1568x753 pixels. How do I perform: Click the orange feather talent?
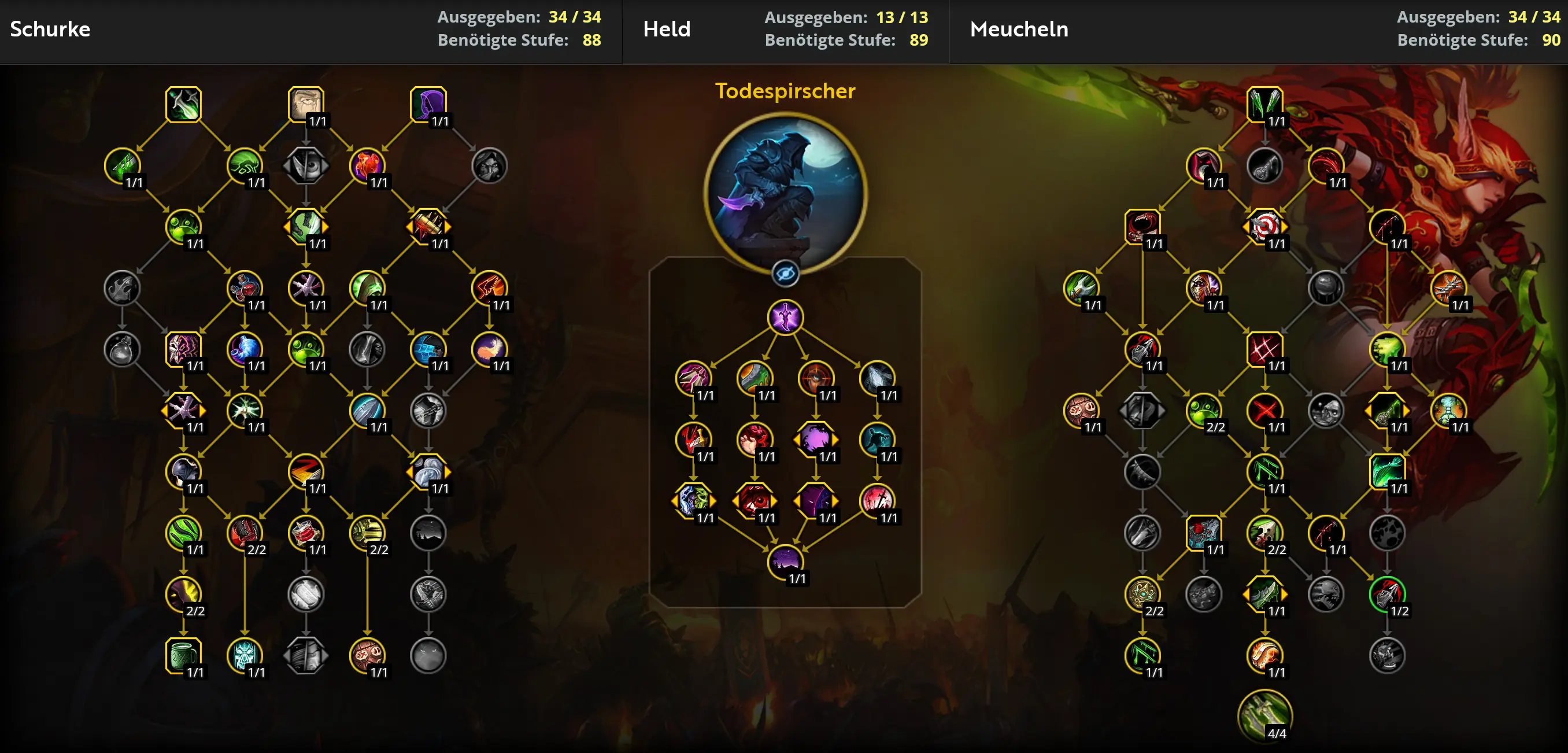(x=489, y=349)
